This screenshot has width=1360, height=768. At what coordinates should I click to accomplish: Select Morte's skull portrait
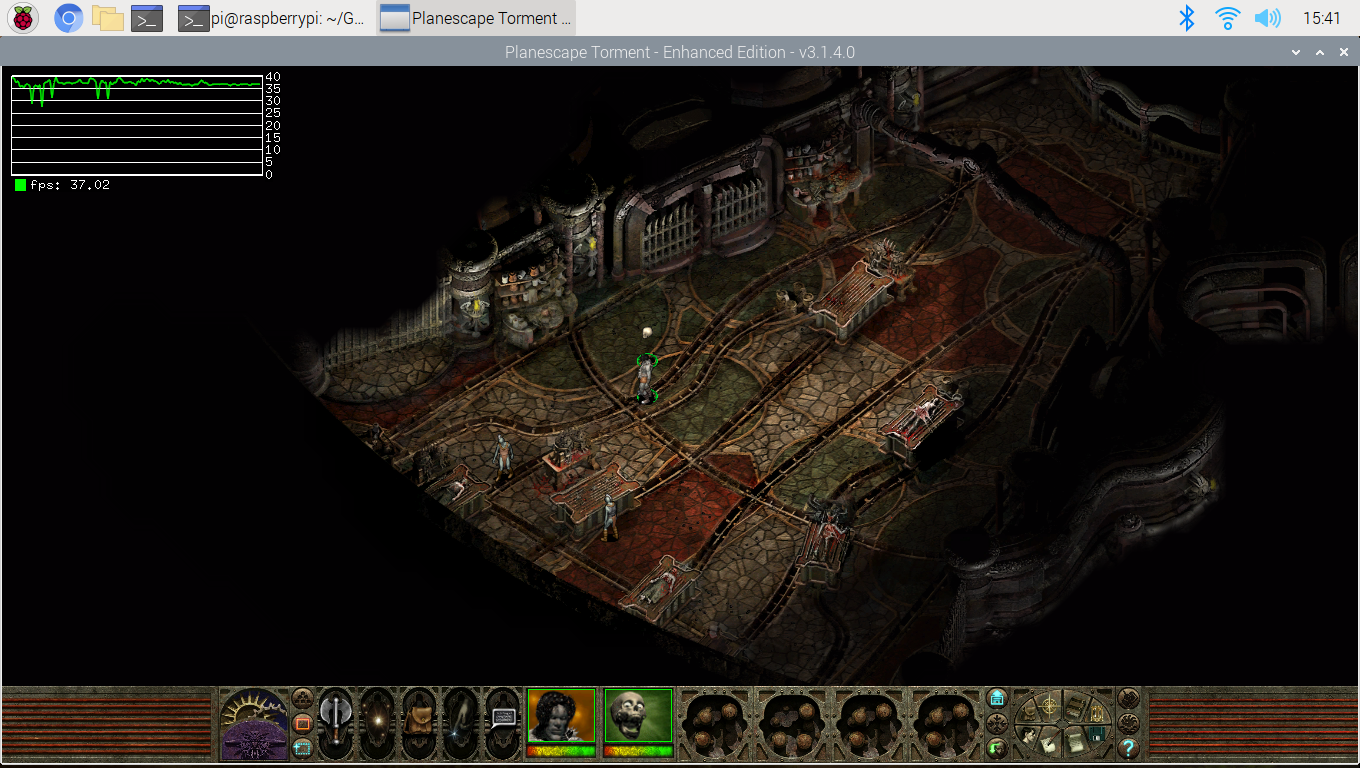(637, 716)
